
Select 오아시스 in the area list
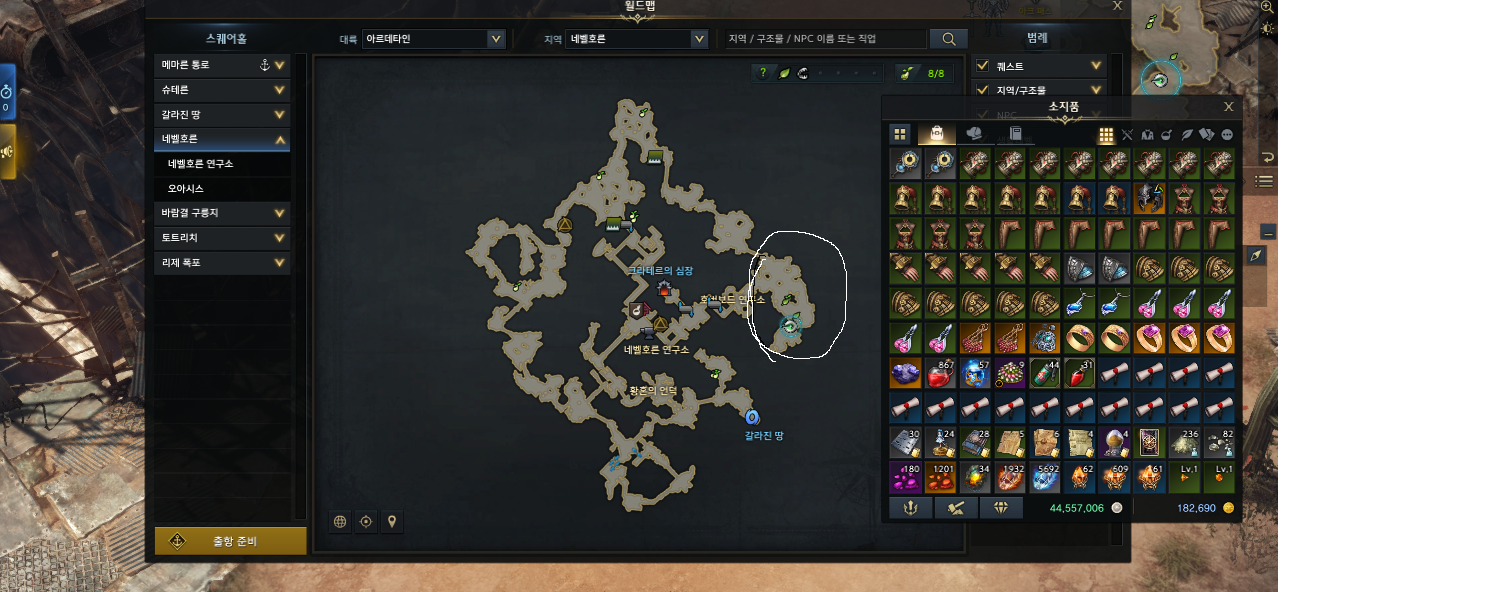coord(186,189)
